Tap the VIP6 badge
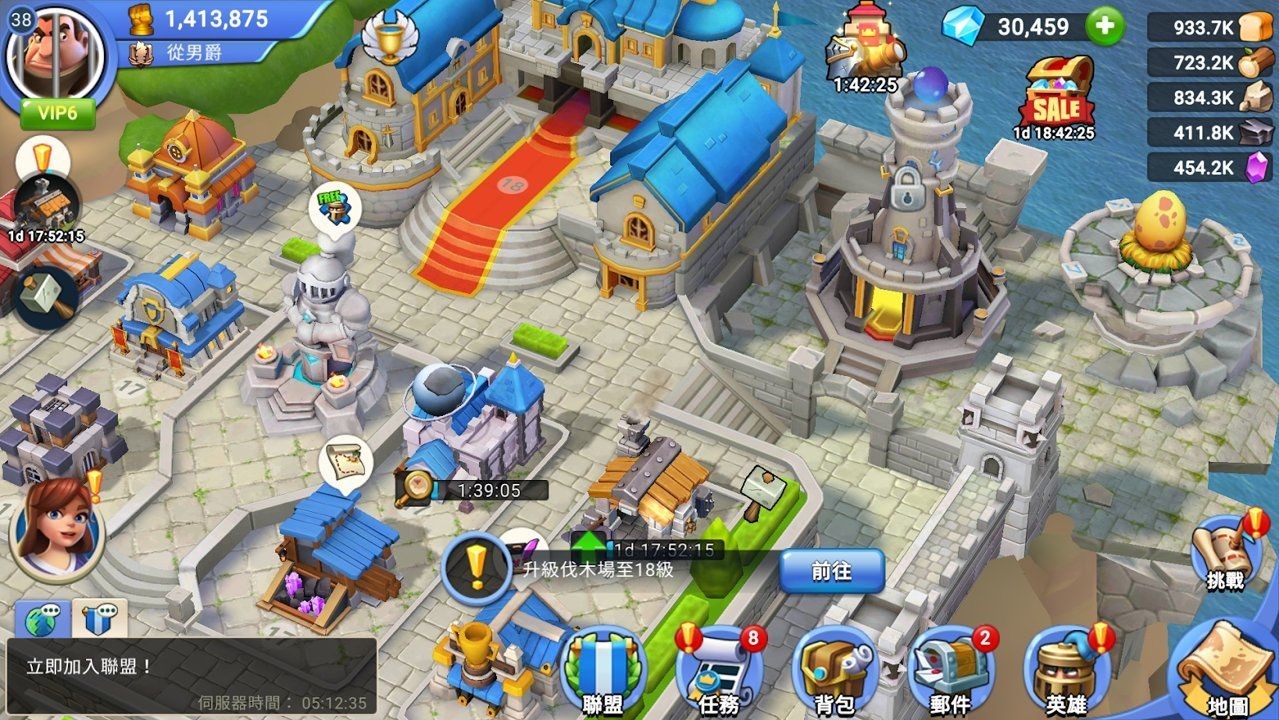 [57, 113]
